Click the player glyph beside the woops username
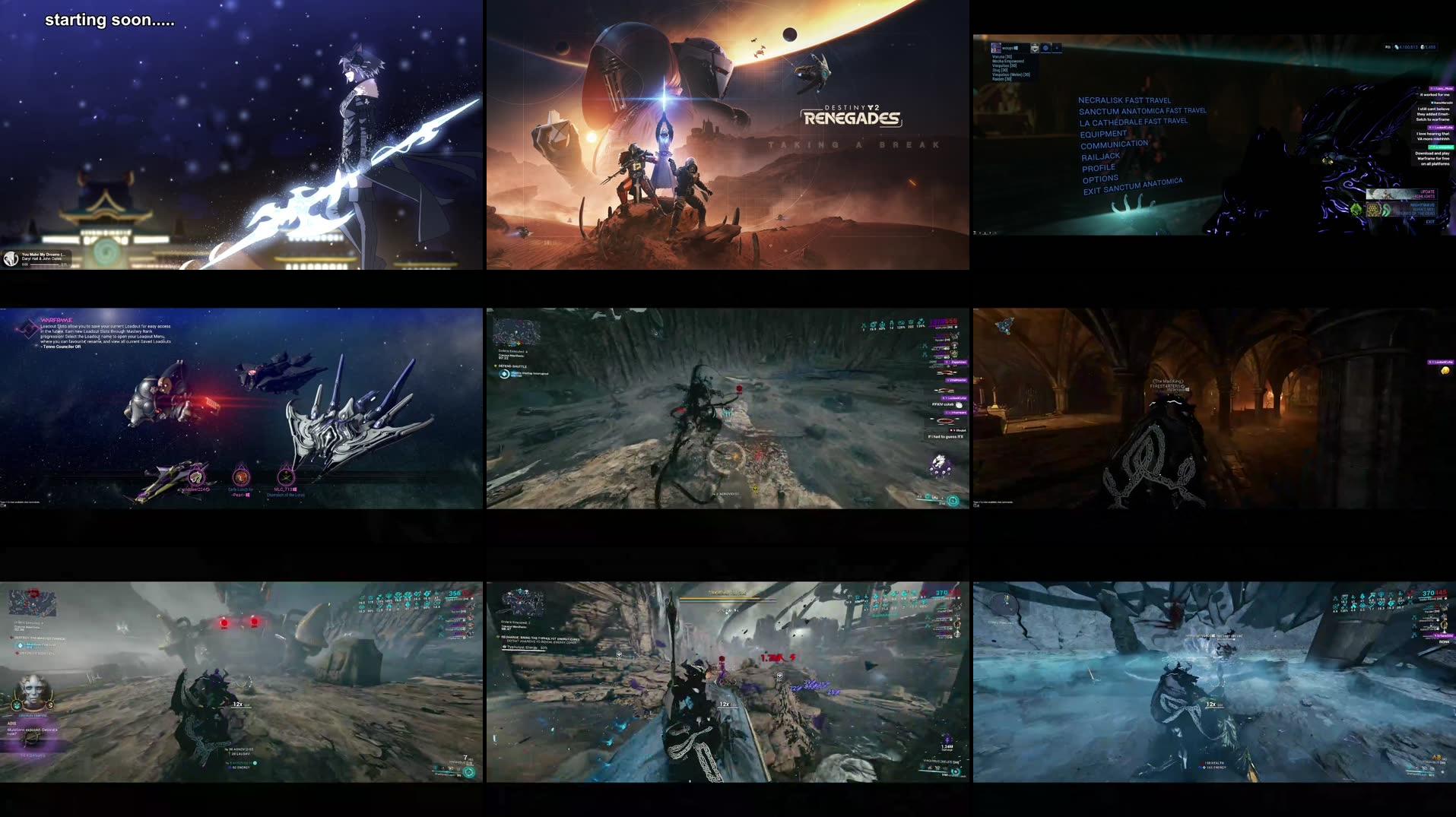The width and height of the screenshot is (1456, 817). 996,48
